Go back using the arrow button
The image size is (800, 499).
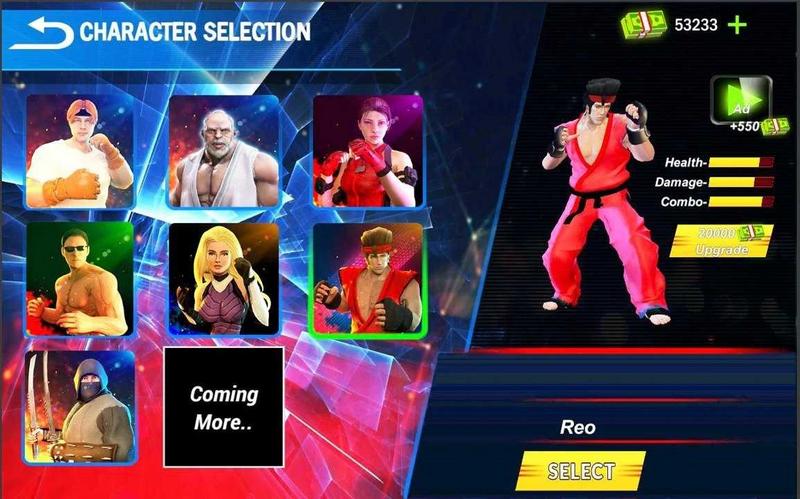point(41,32)
